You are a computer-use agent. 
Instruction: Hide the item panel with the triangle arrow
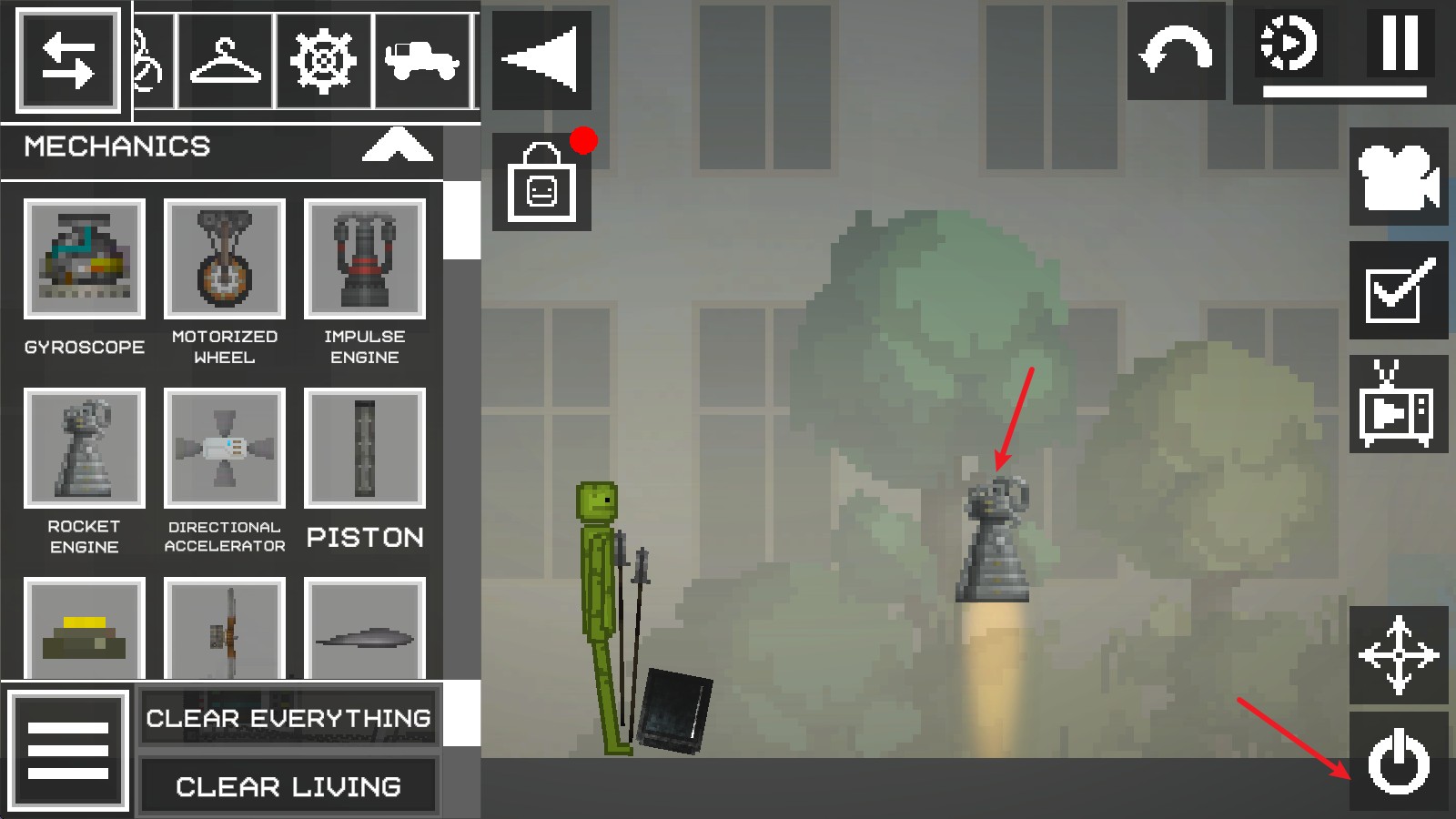pos(541,60)
